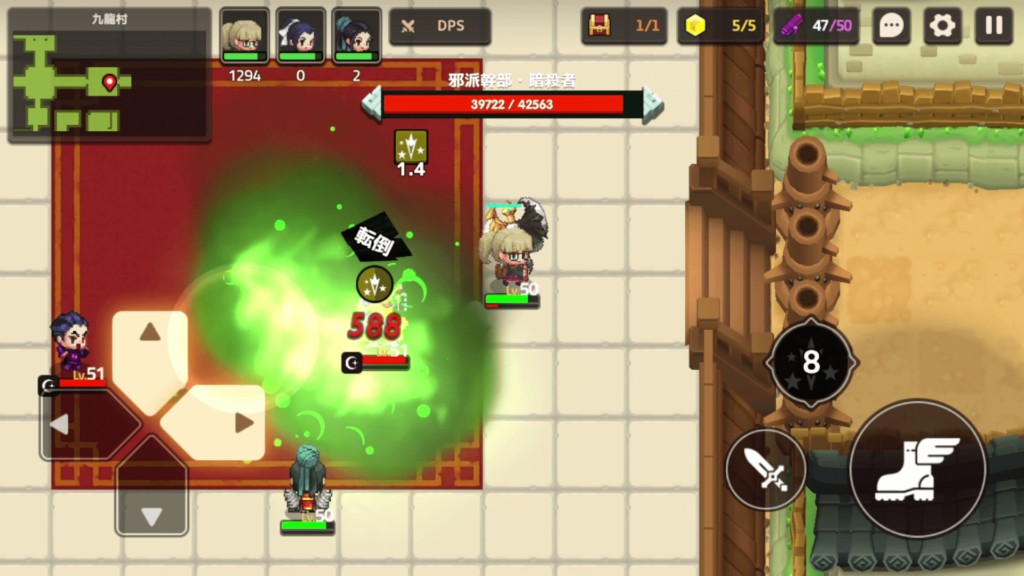1024x576 pixels.
Task: Dash using the winged boot button
Action: (x=917, y=469)
